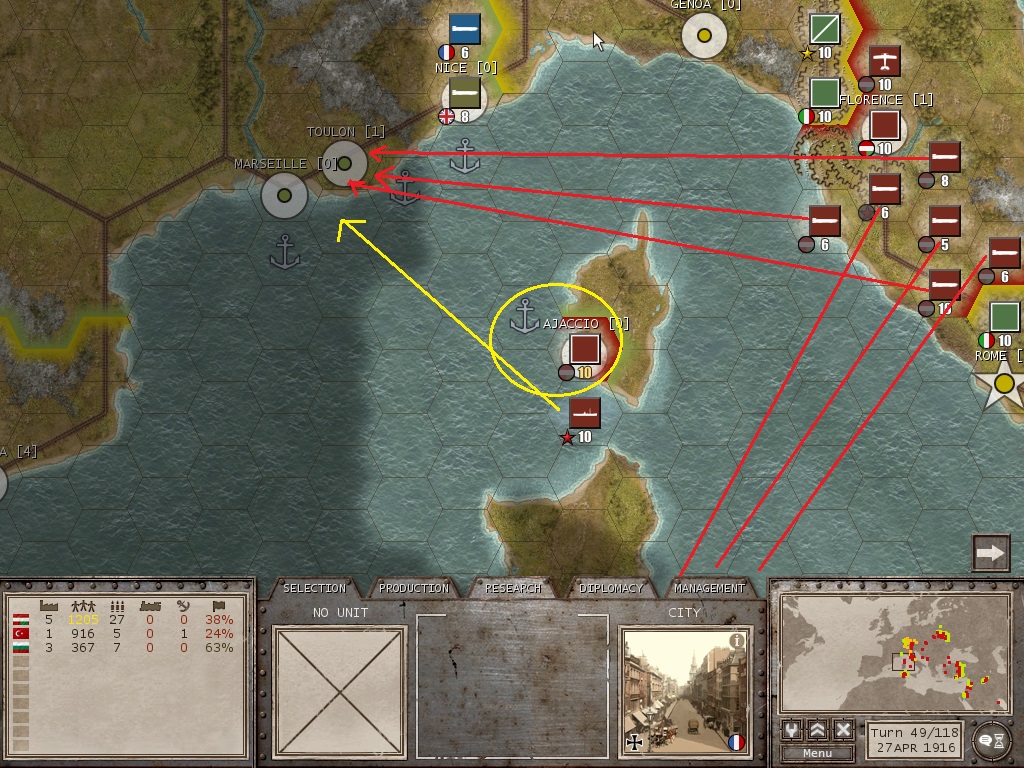Click the white arrow button above the minimap
The image size is (1024, 768).
[990, 553]
